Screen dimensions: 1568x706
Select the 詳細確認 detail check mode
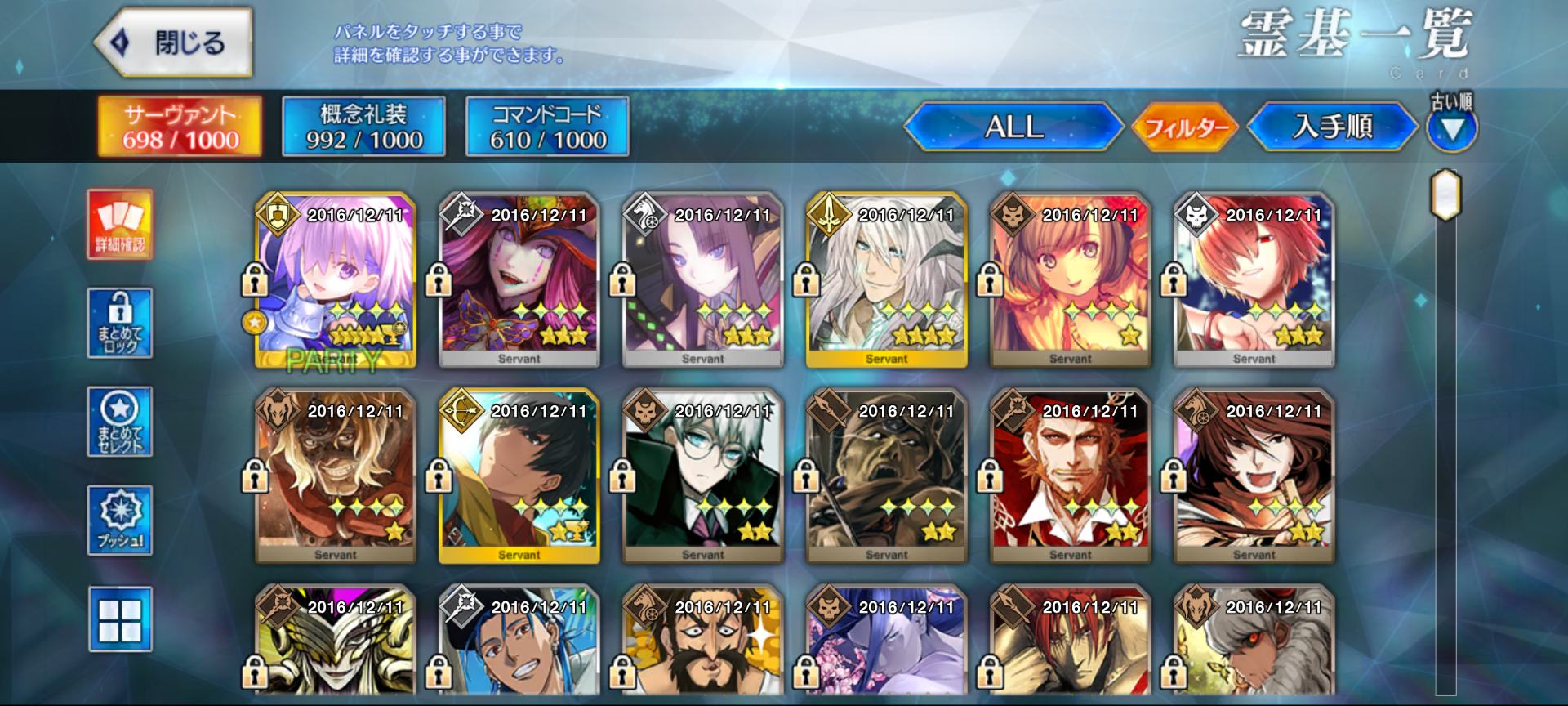click(x=120, y=225)
